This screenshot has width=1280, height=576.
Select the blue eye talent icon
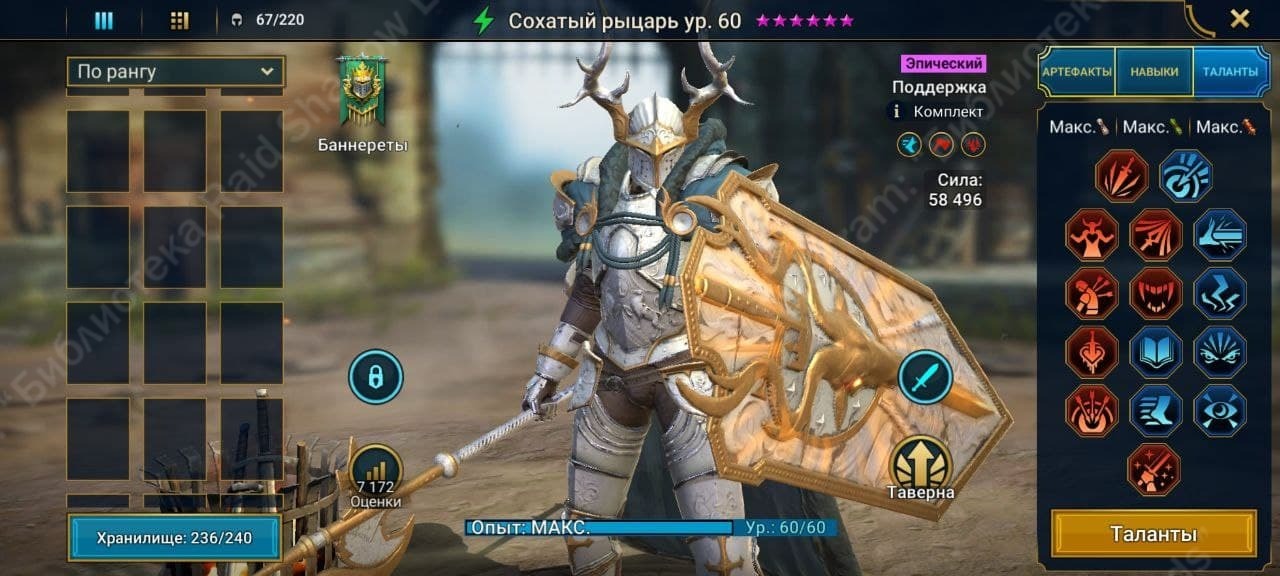coord(1220,411)
